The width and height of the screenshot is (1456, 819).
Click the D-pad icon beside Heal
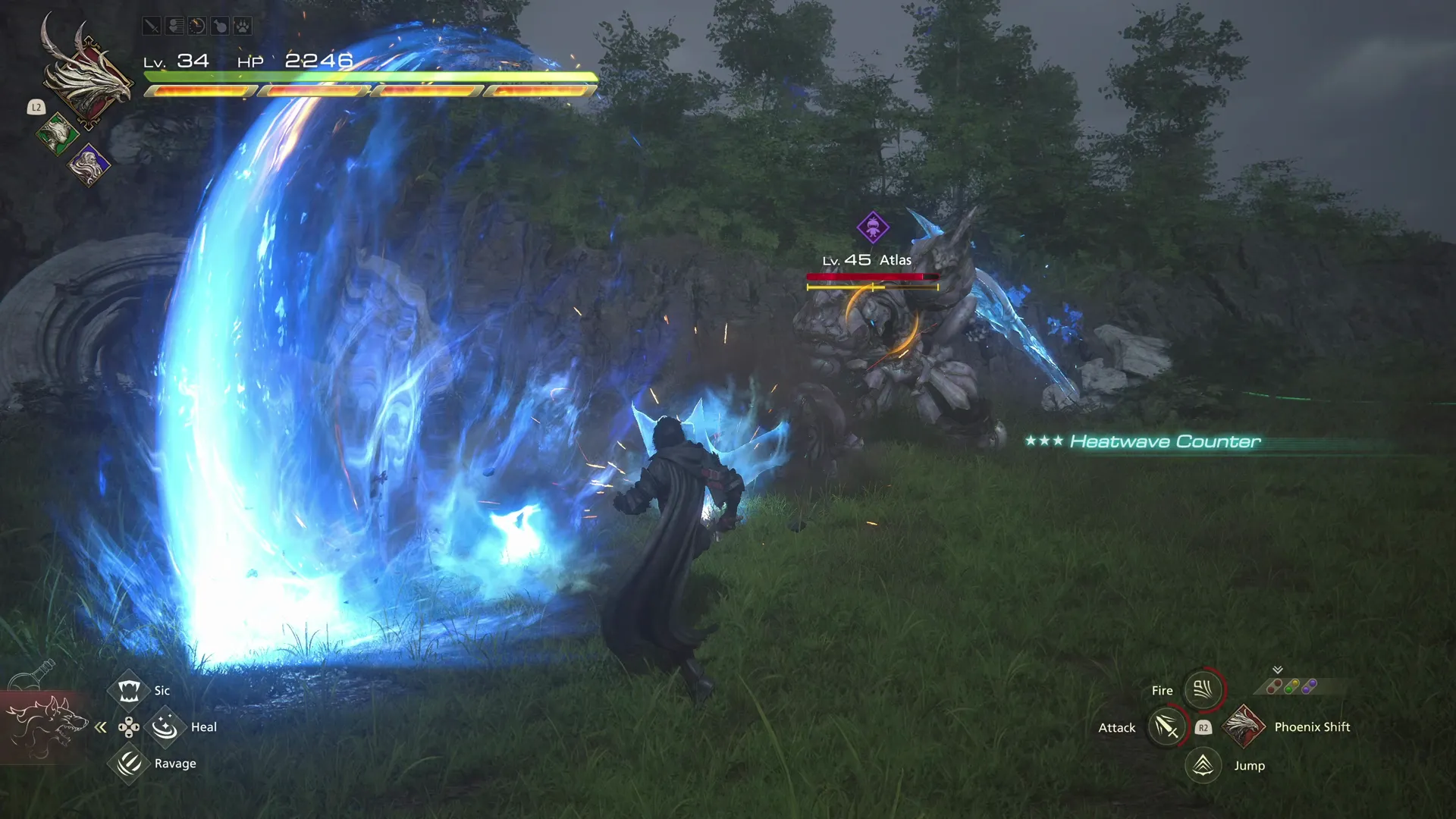(x=129, y=726)
